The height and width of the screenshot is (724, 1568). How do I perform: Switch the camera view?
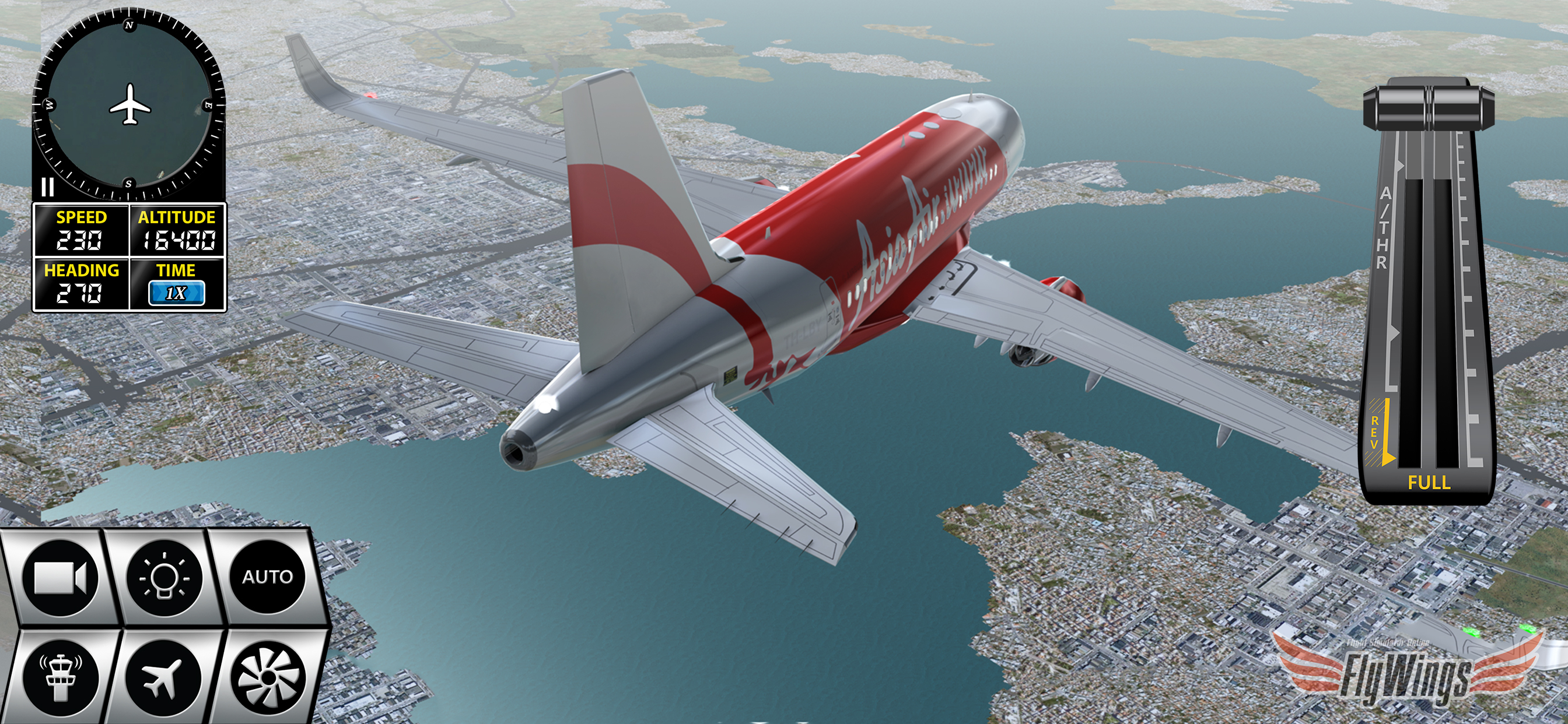coord(60,577)
